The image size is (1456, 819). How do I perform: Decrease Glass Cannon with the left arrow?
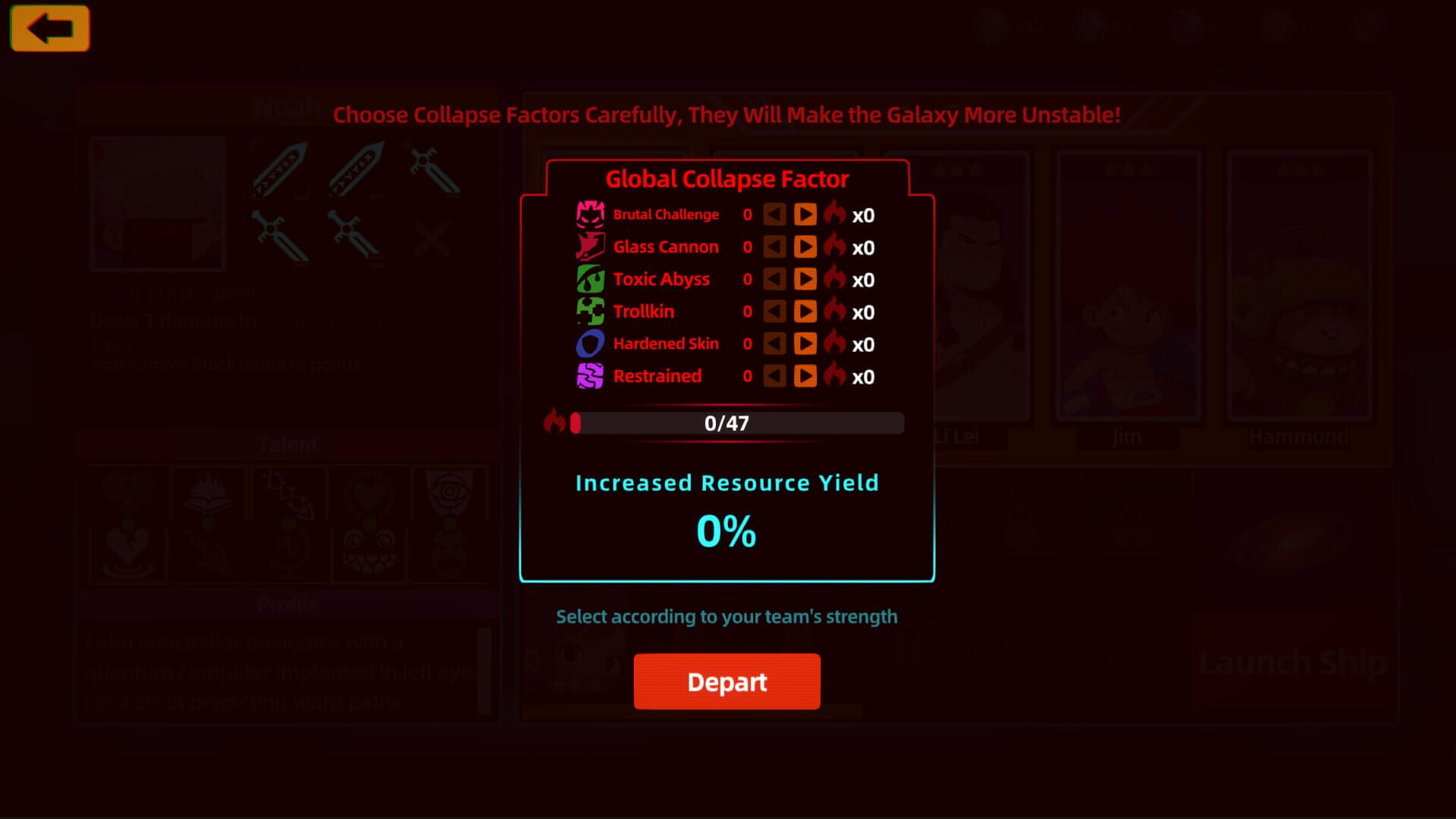pos(773,246)
